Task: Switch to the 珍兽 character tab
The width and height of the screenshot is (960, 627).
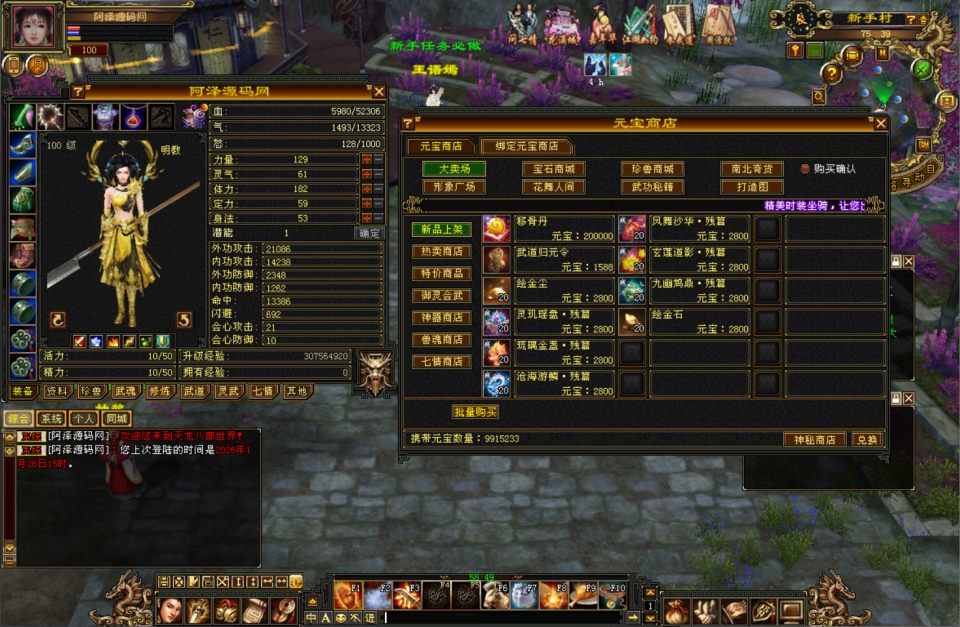Action: pos(91,391)
